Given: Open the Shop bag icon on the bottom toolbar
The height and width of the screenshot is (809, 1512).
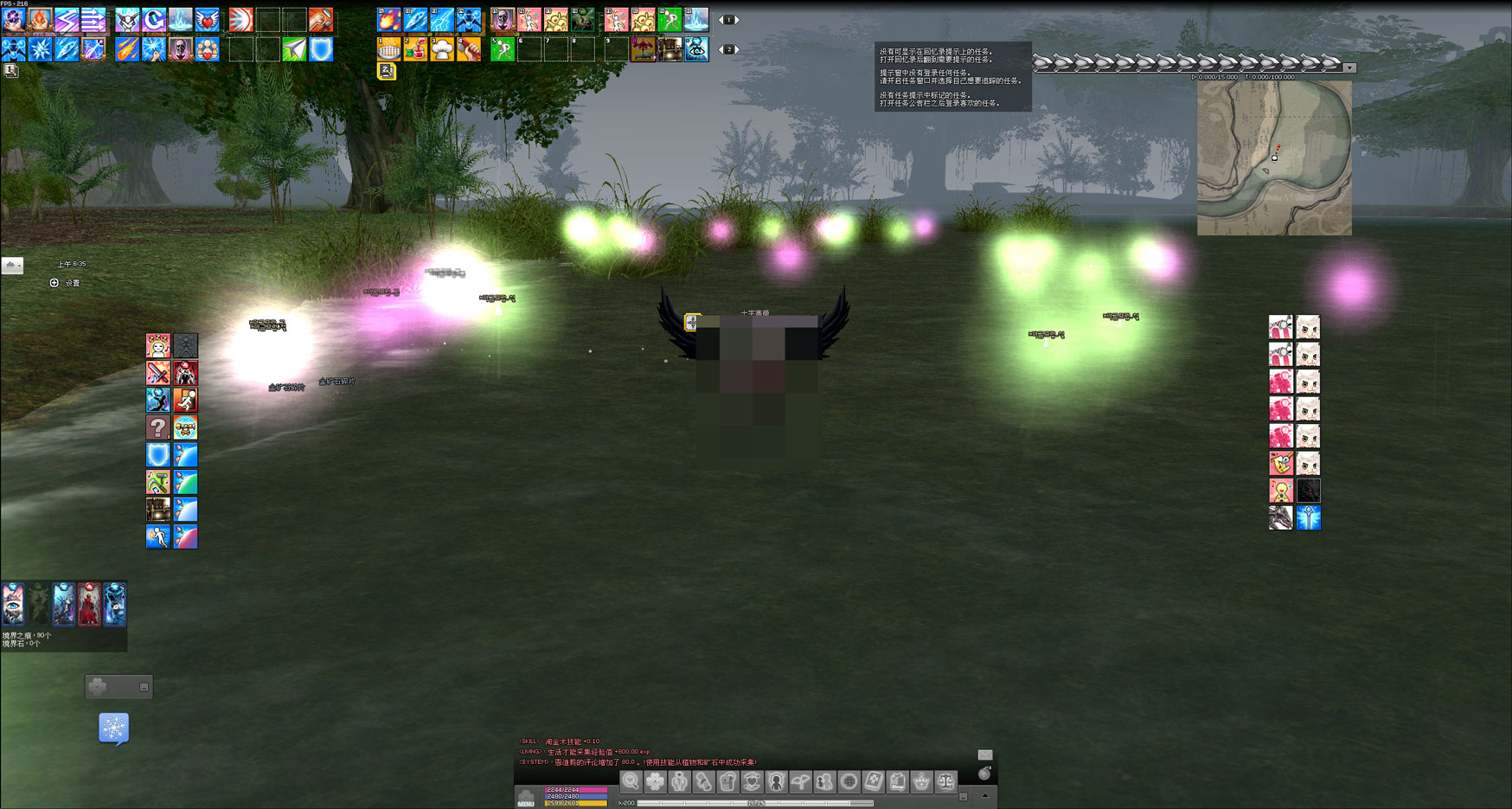Looking at the screenshot, I should 898,783.
